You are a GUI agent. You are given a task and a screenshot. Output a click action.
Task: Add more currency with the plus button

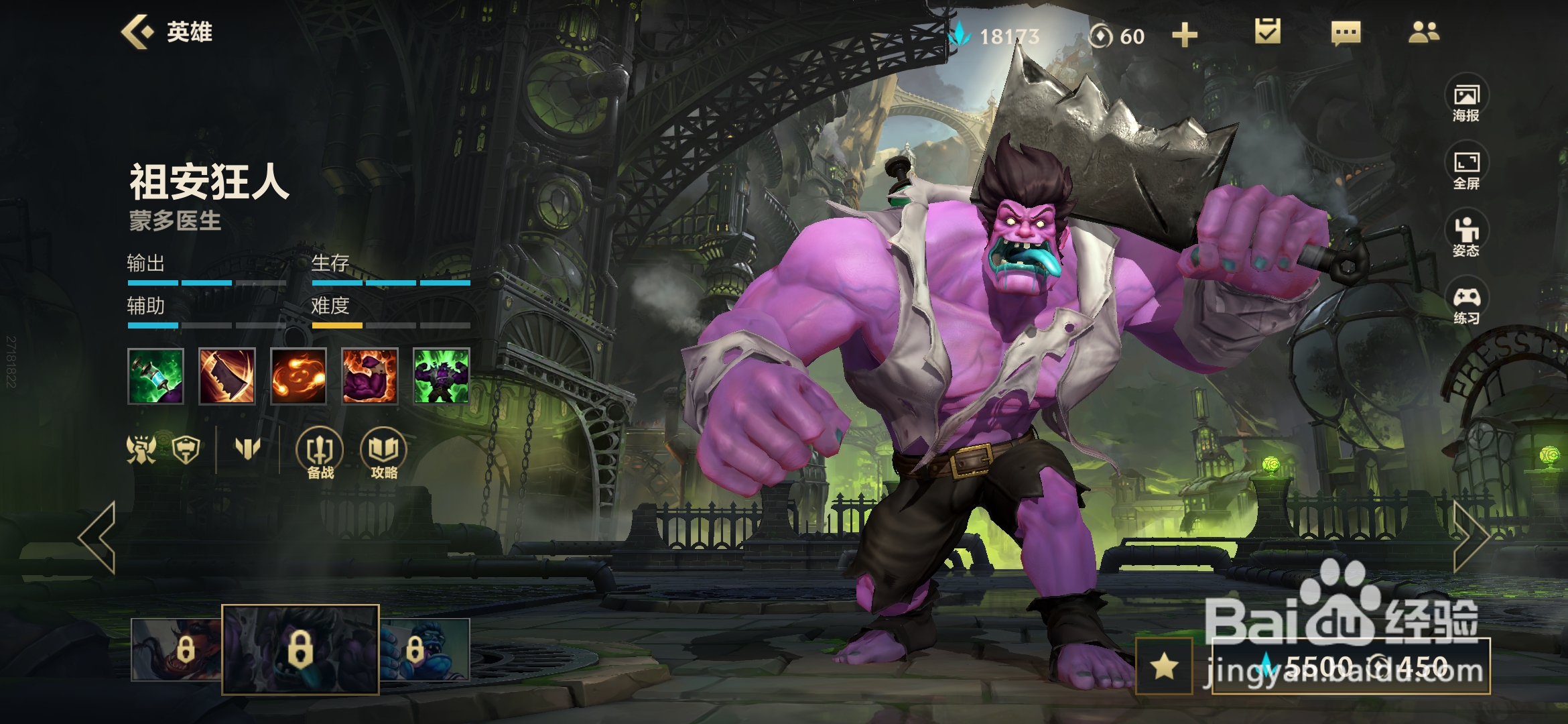(x=1184, y=35)
